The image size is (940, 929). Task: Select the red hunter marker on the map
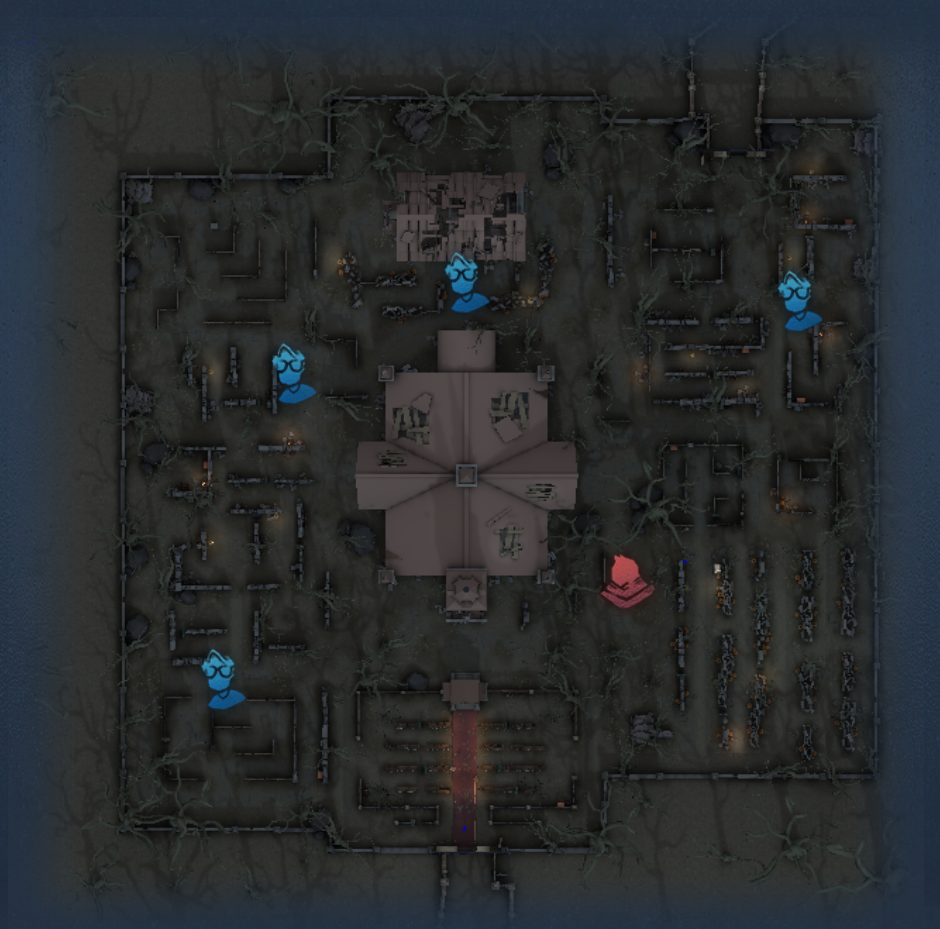[x=627, y=582]
